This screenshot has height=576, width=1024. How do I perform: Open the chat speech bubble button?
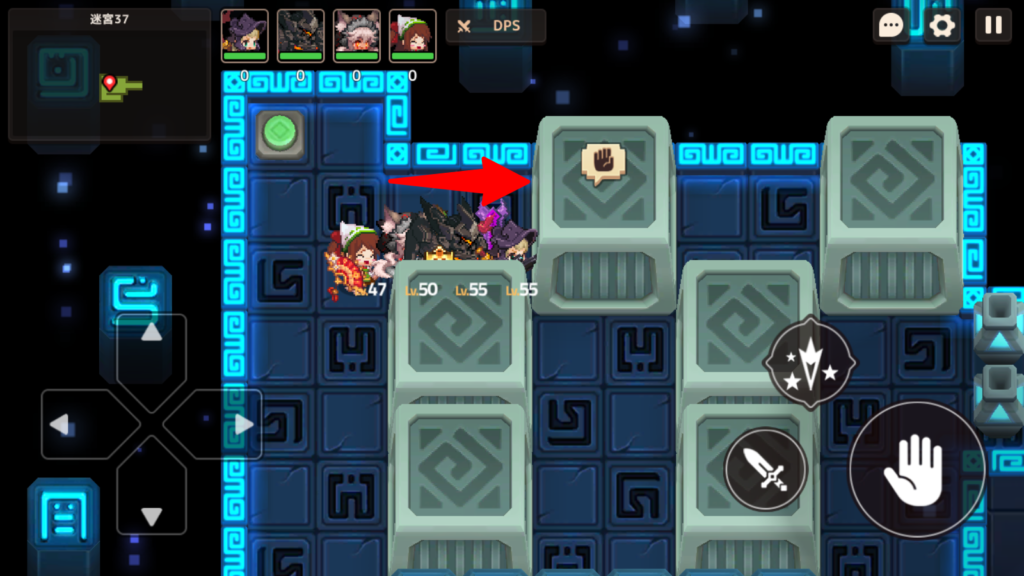pyautogui.click(x=890, y=26)
